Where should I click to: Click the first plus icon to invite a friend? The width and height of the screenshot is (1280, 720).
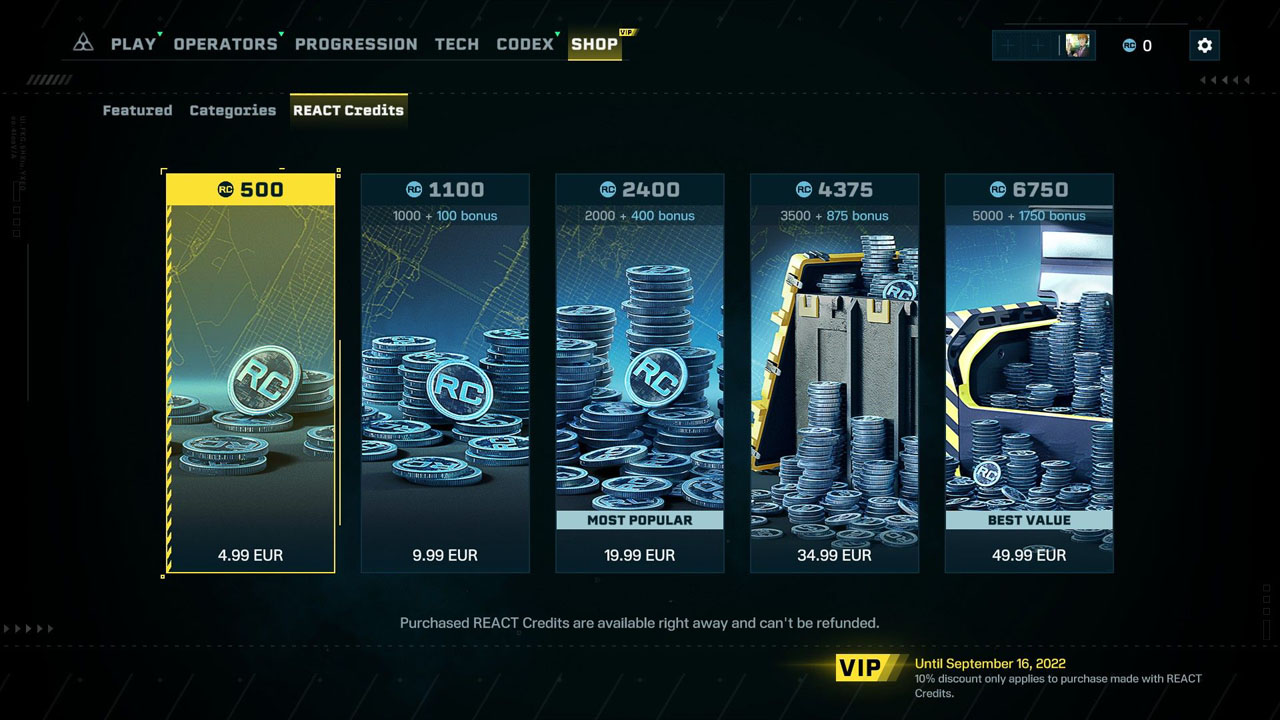click(1007, 45)
